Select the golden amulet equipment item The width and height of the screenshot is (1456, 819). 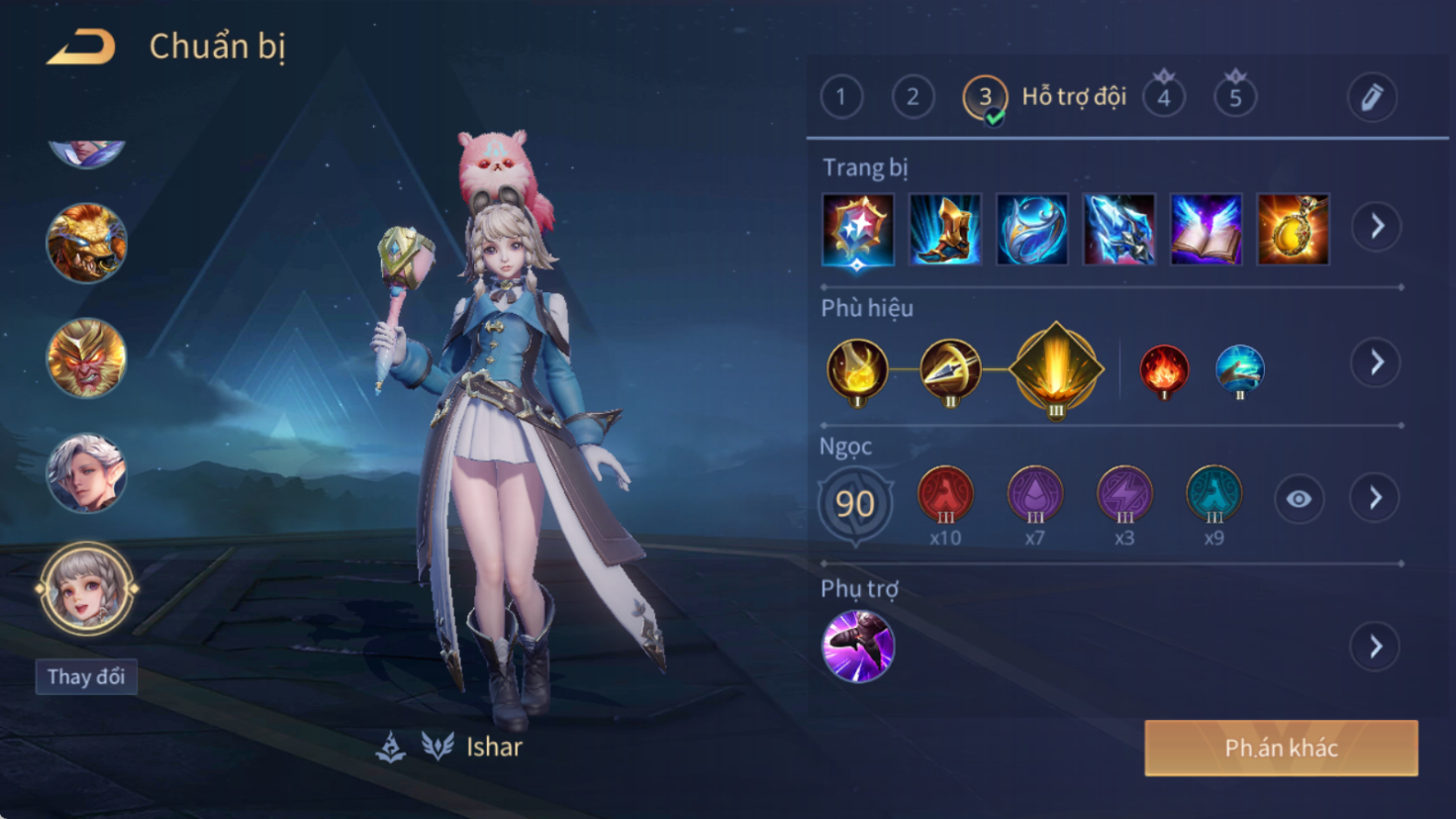tap(1293, 230)
